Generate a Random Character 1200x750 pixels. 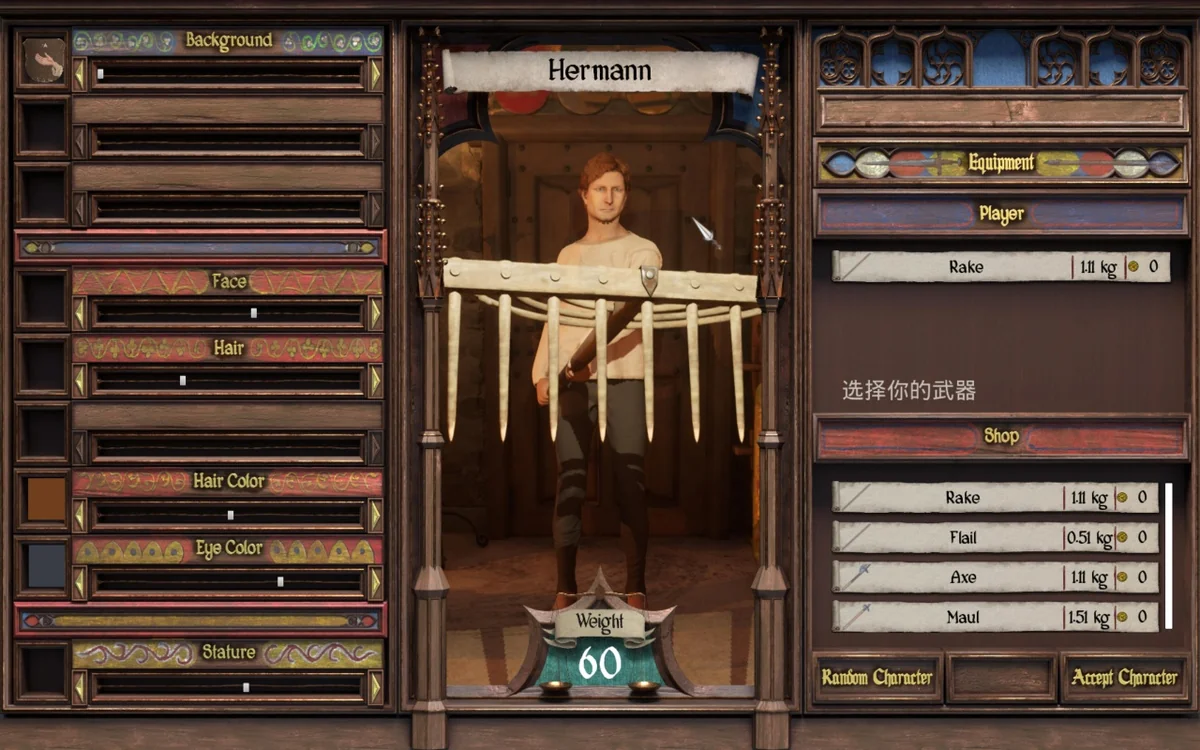pos(877,678)
